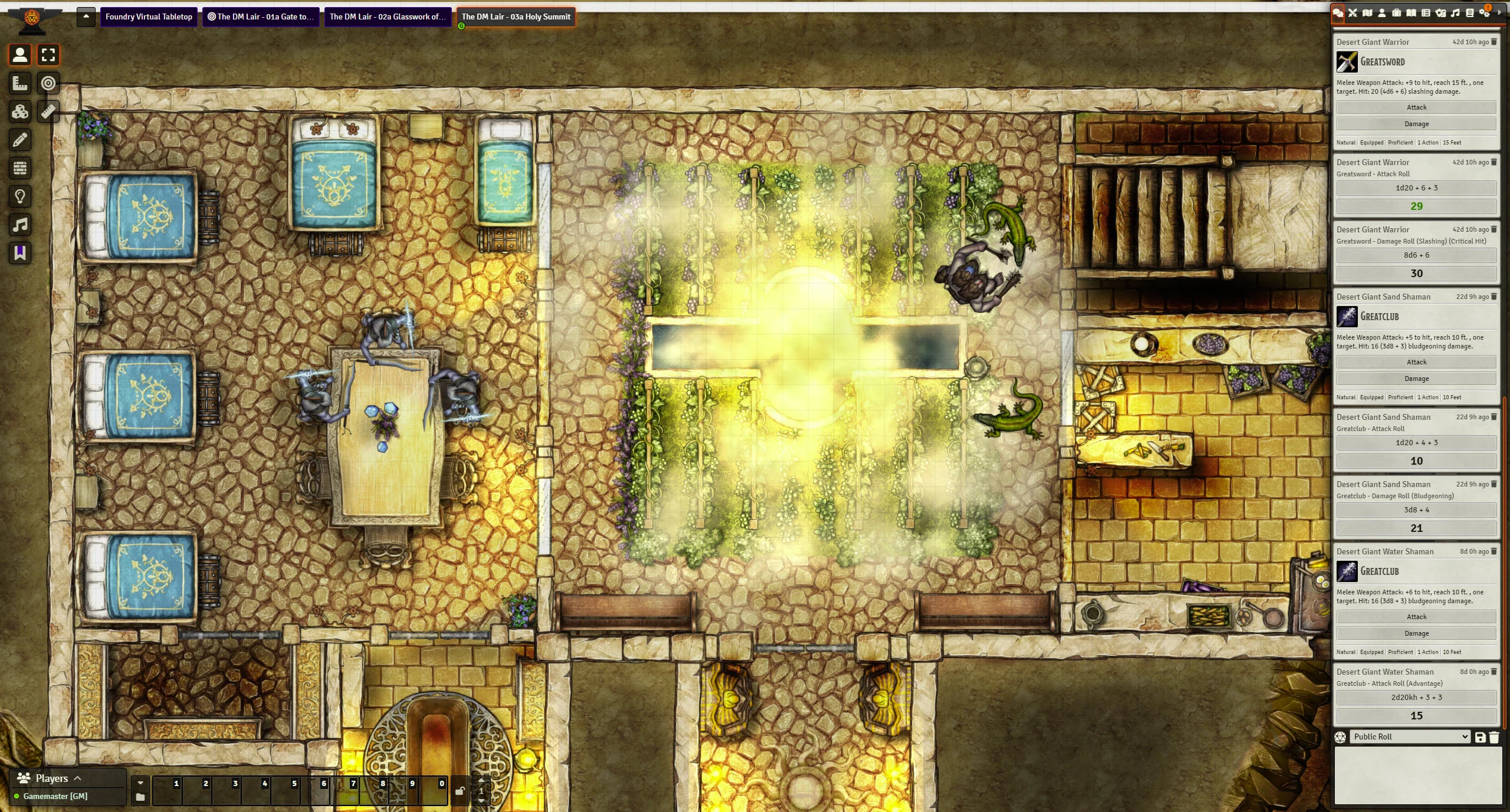
Task: Open the Tile controls cubes tool
Action: point(20,111)
